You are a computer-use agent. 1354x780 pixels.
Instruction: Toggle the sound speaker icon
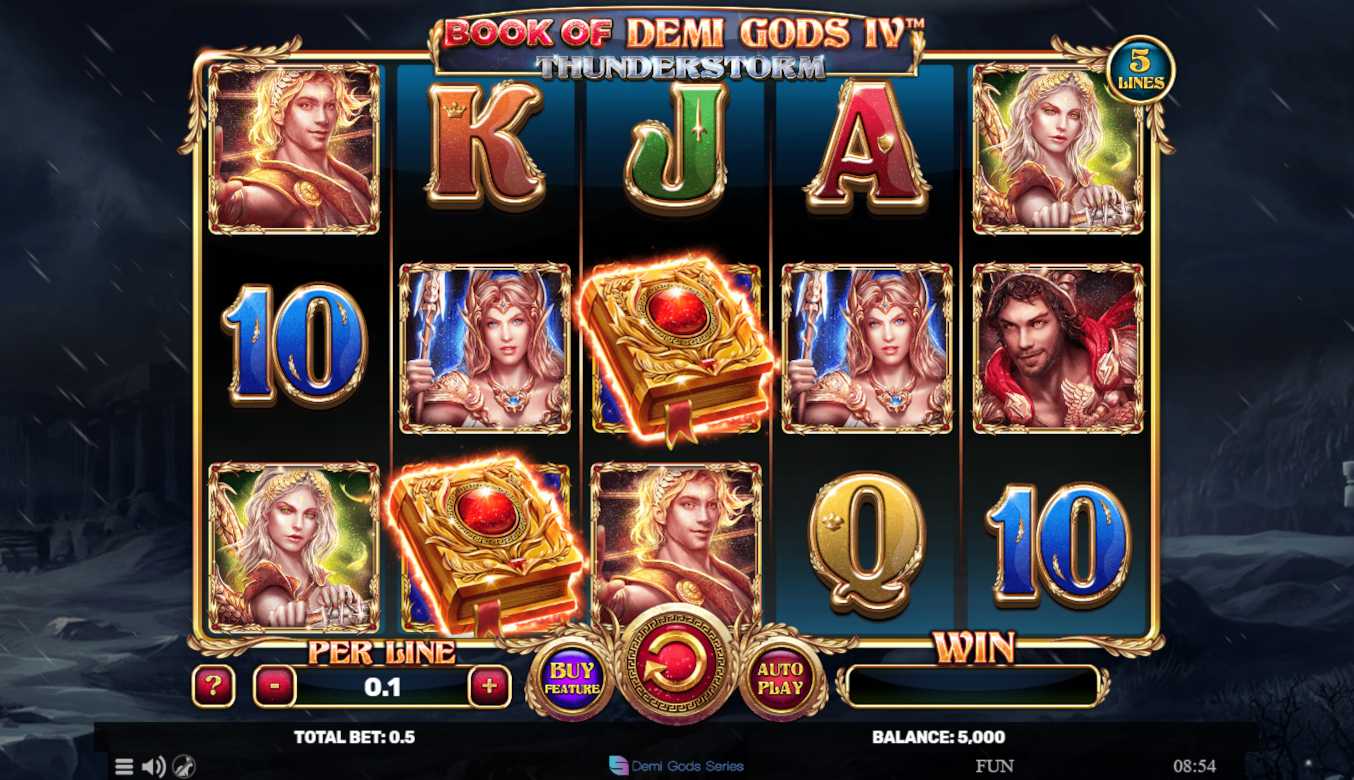click(x=153, y=767)
